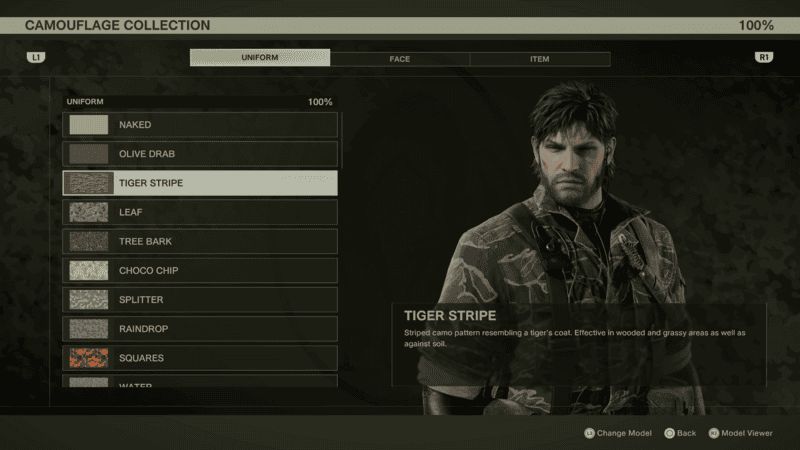
Task: Switch to the Uniform tab
Action: coord(260,58)
